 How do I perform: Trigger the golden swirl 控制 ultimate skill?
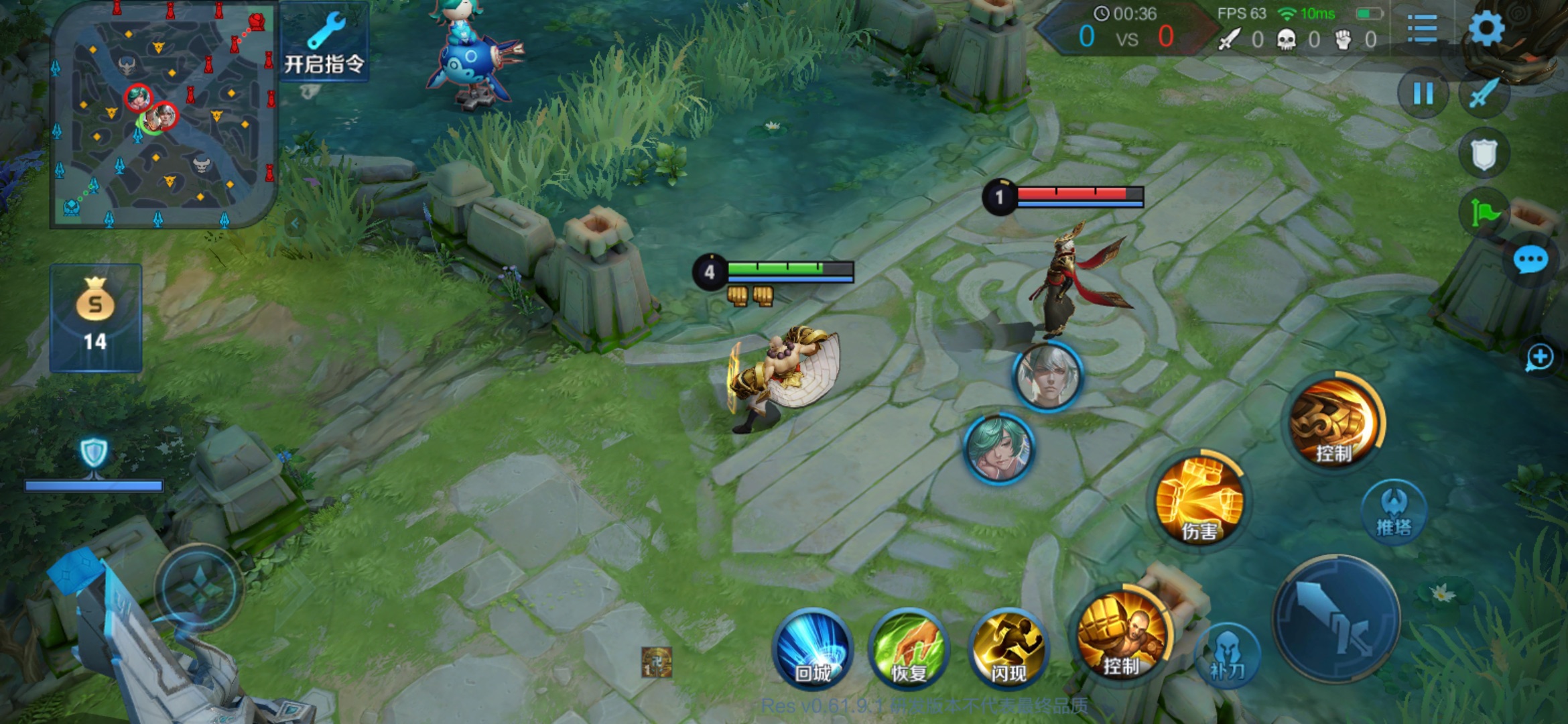click(1333, 422)
